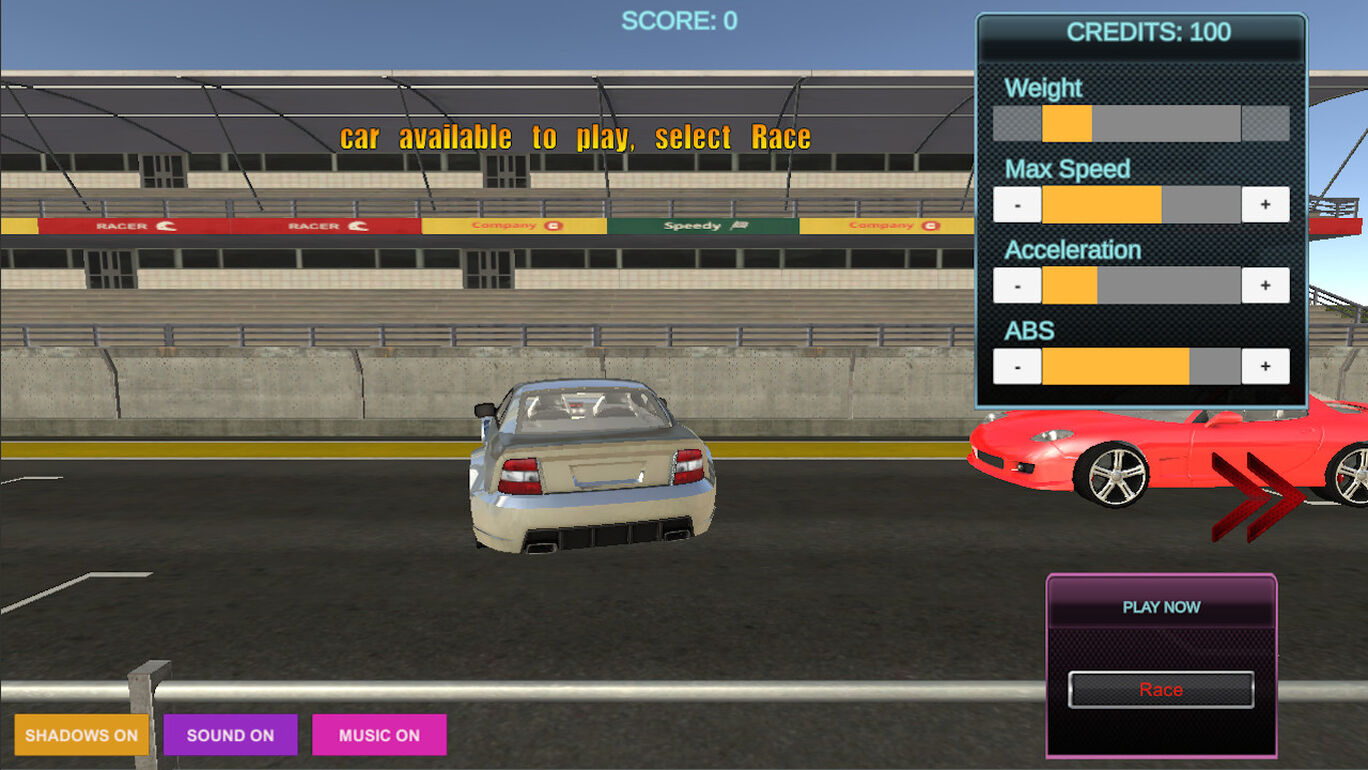Toggle the Shadows On button
Screen dimensions: 1368x770
[x=82, y=735]
